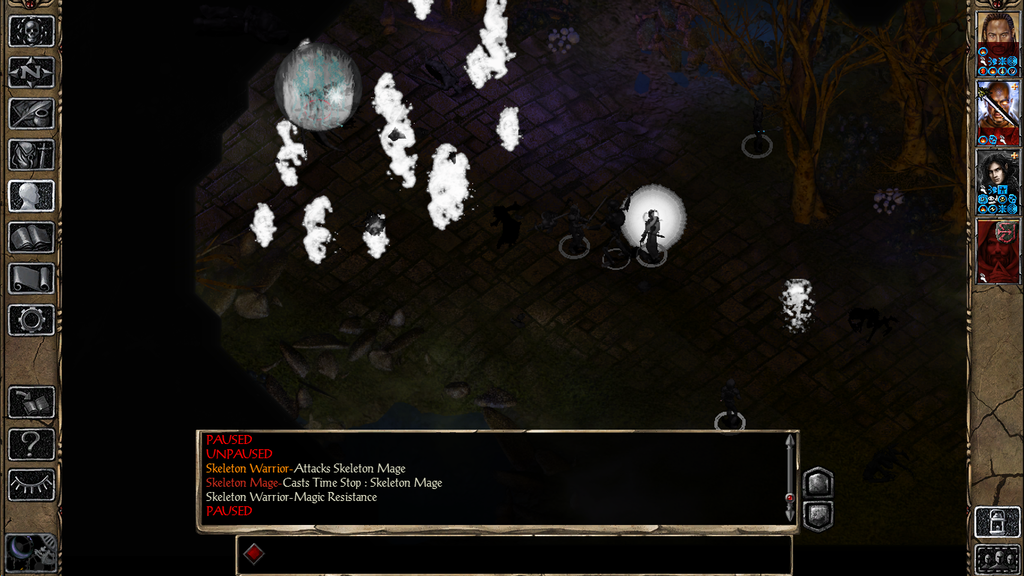Select all party members with the group button
The width and height of the screenshot is (1024, 576).
997,558
